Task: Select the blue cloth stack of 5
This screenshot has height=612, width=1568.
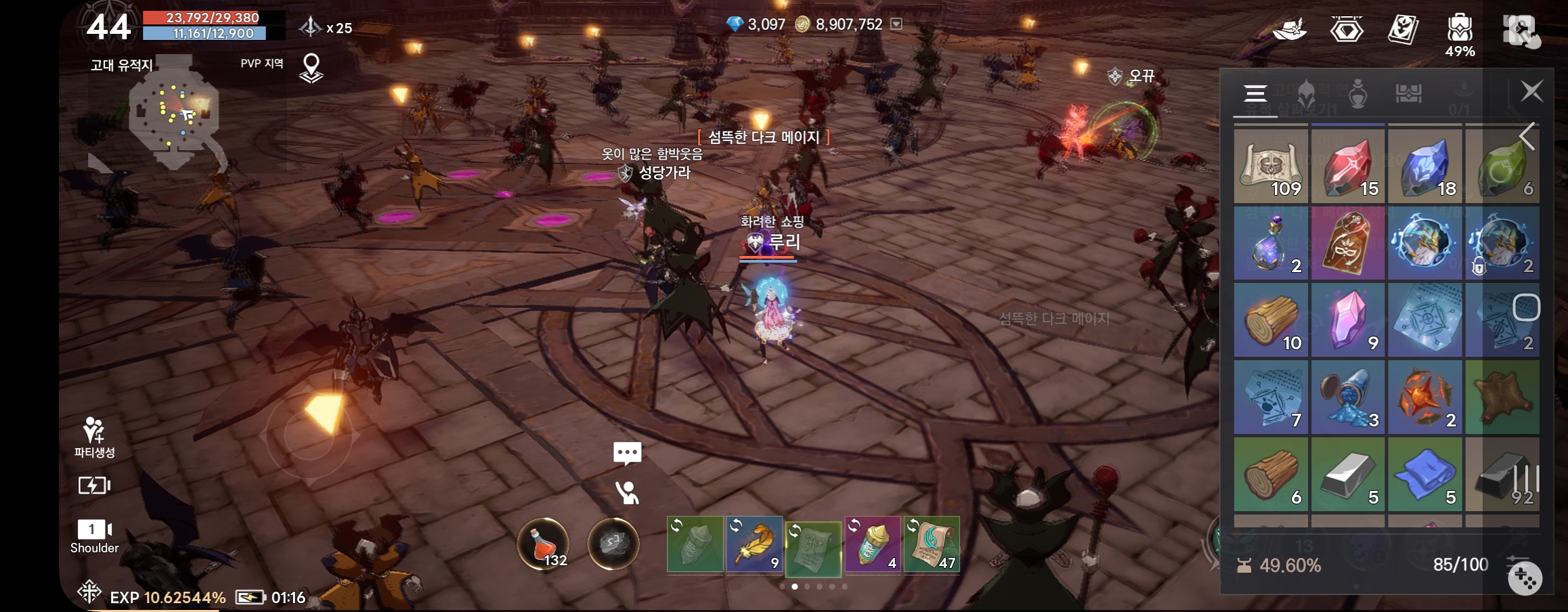Action: click(x=1425, y=475)
